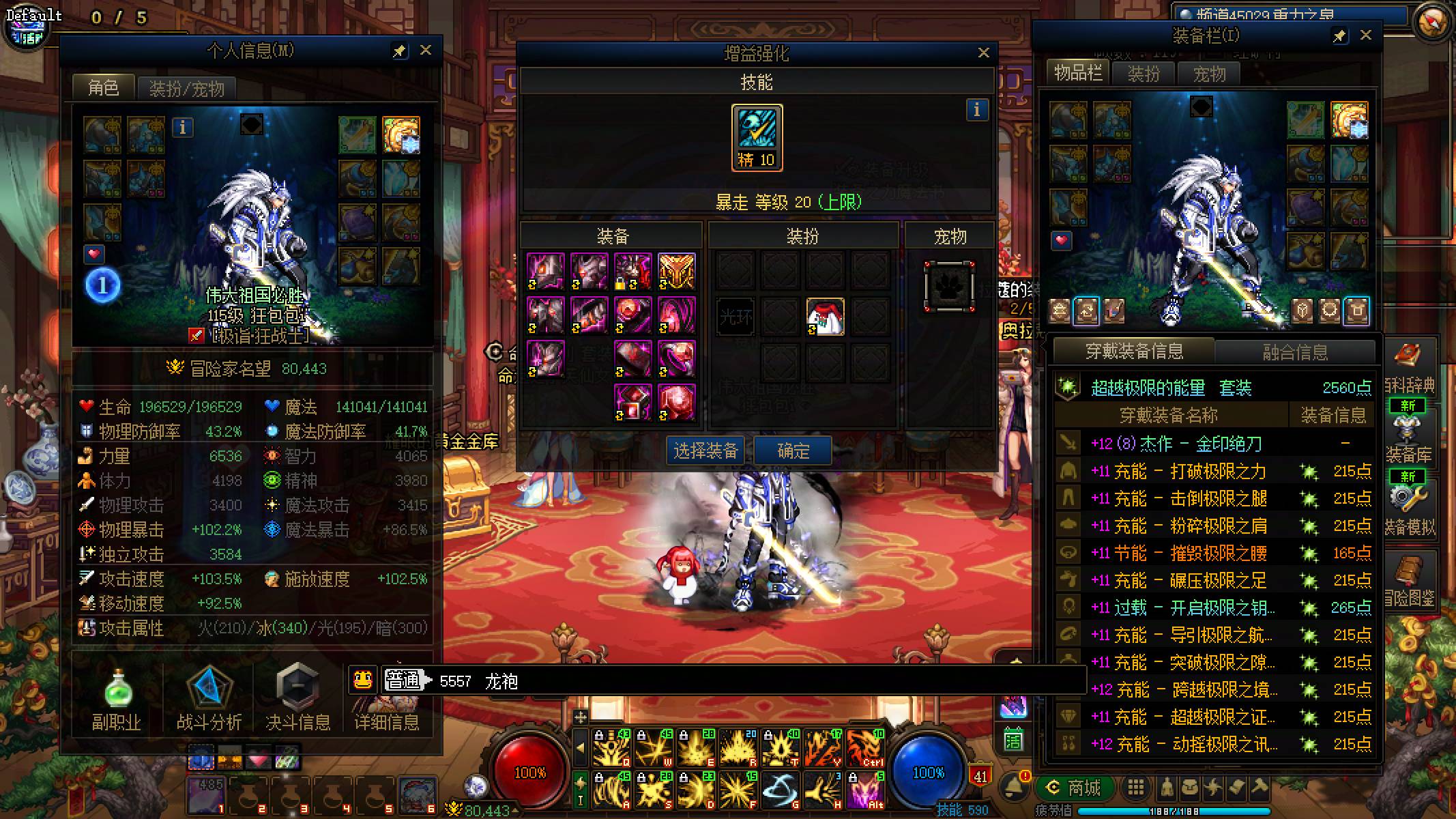This screenshot has height=819, width=1456.
Task: Pin the 个人信息 window
Action: [x=399, y=51]
